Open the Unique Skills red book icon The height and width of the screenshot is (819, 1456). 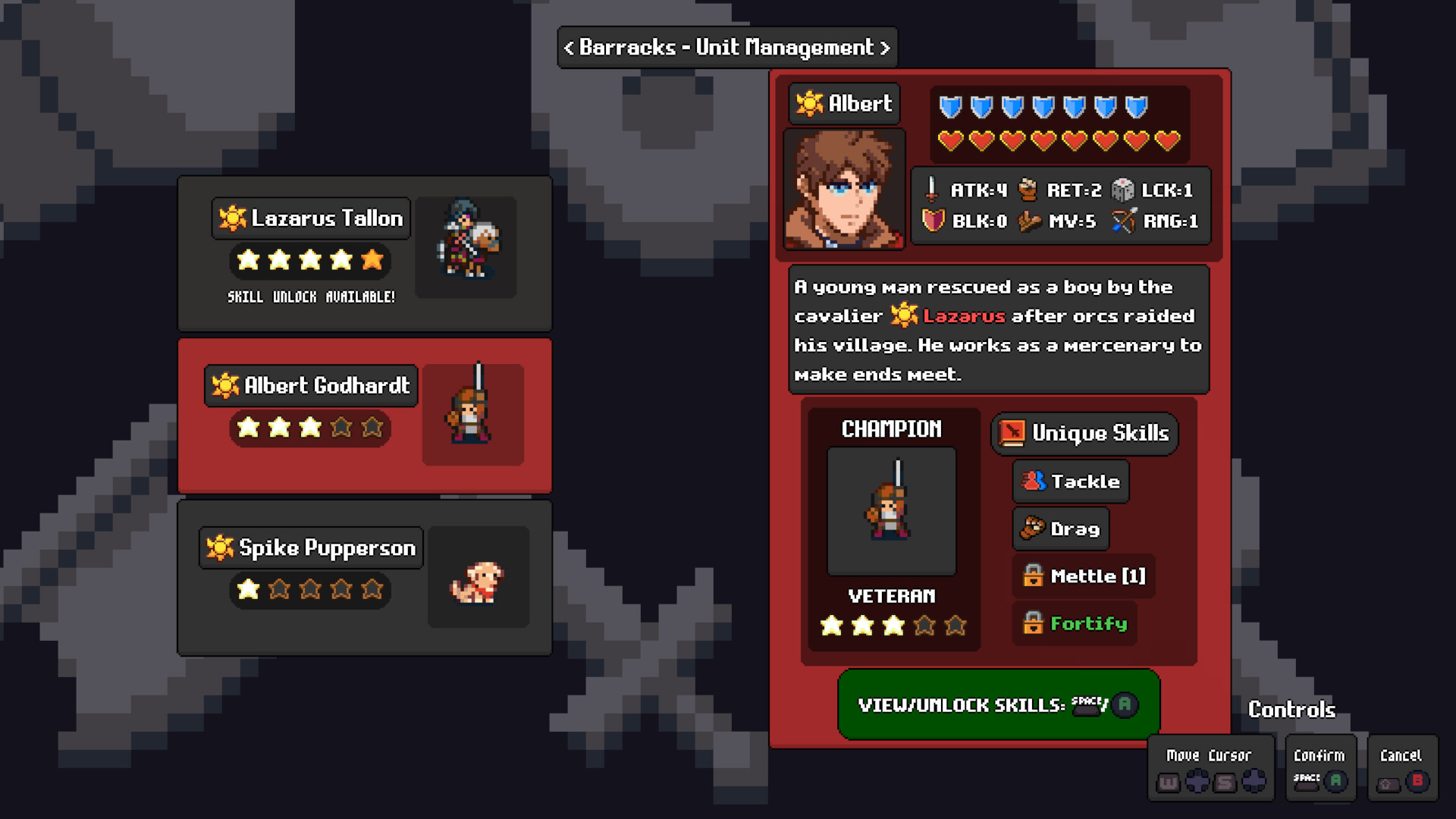pyautogui.click(x=1012, y=433)
